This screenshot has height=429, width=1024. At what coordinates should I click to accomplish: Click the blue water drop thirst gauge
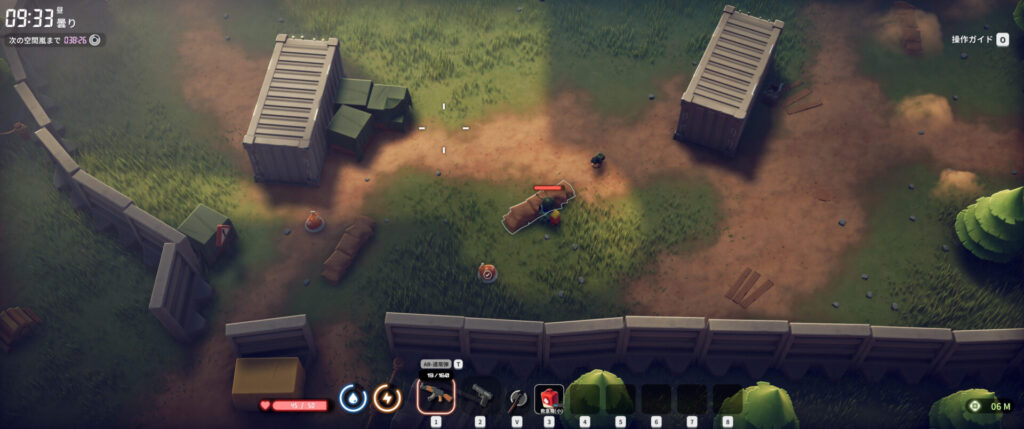(x=352, y=398)
